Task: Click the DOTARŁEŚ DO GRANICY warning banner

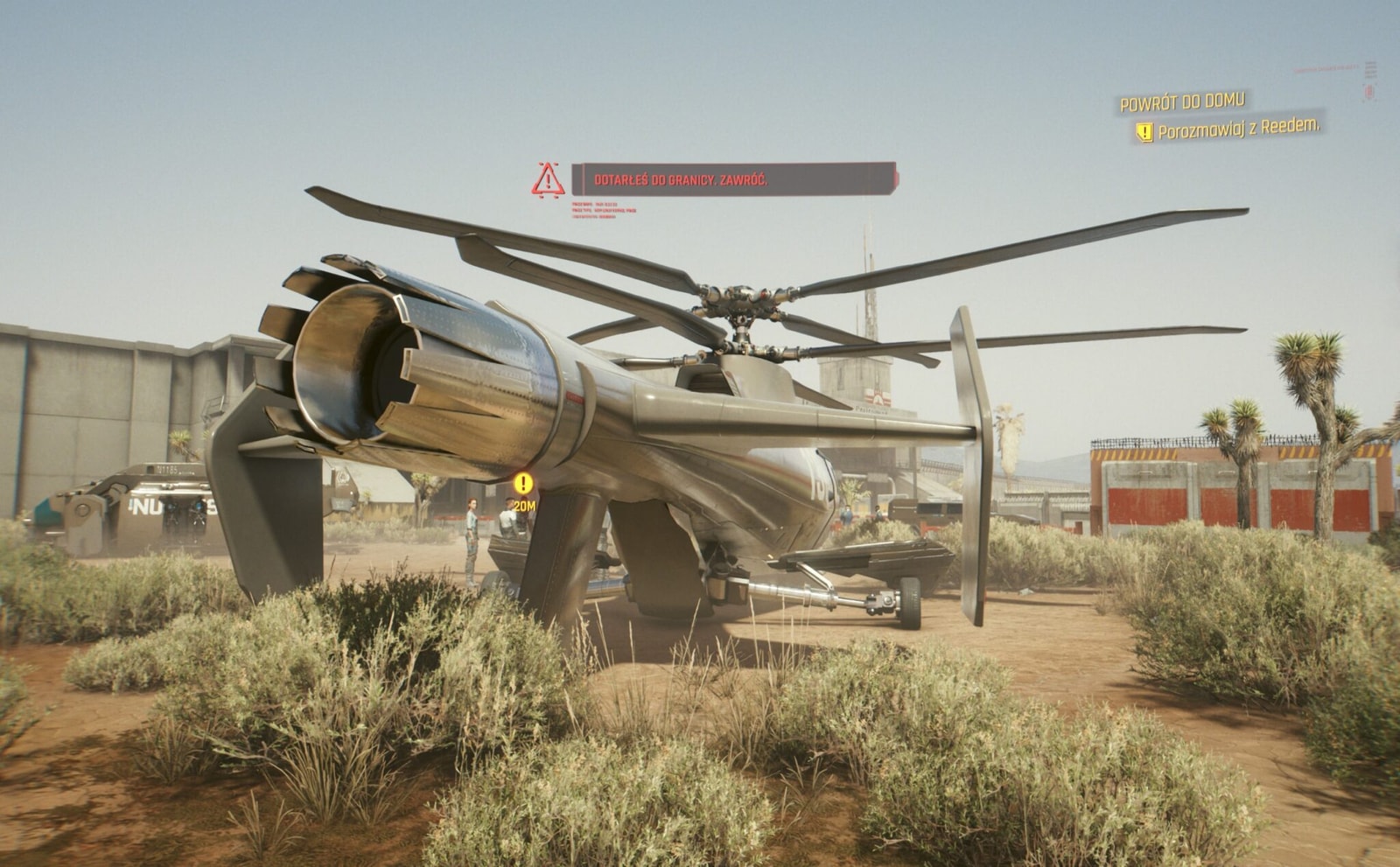Action: click(733, 183)
